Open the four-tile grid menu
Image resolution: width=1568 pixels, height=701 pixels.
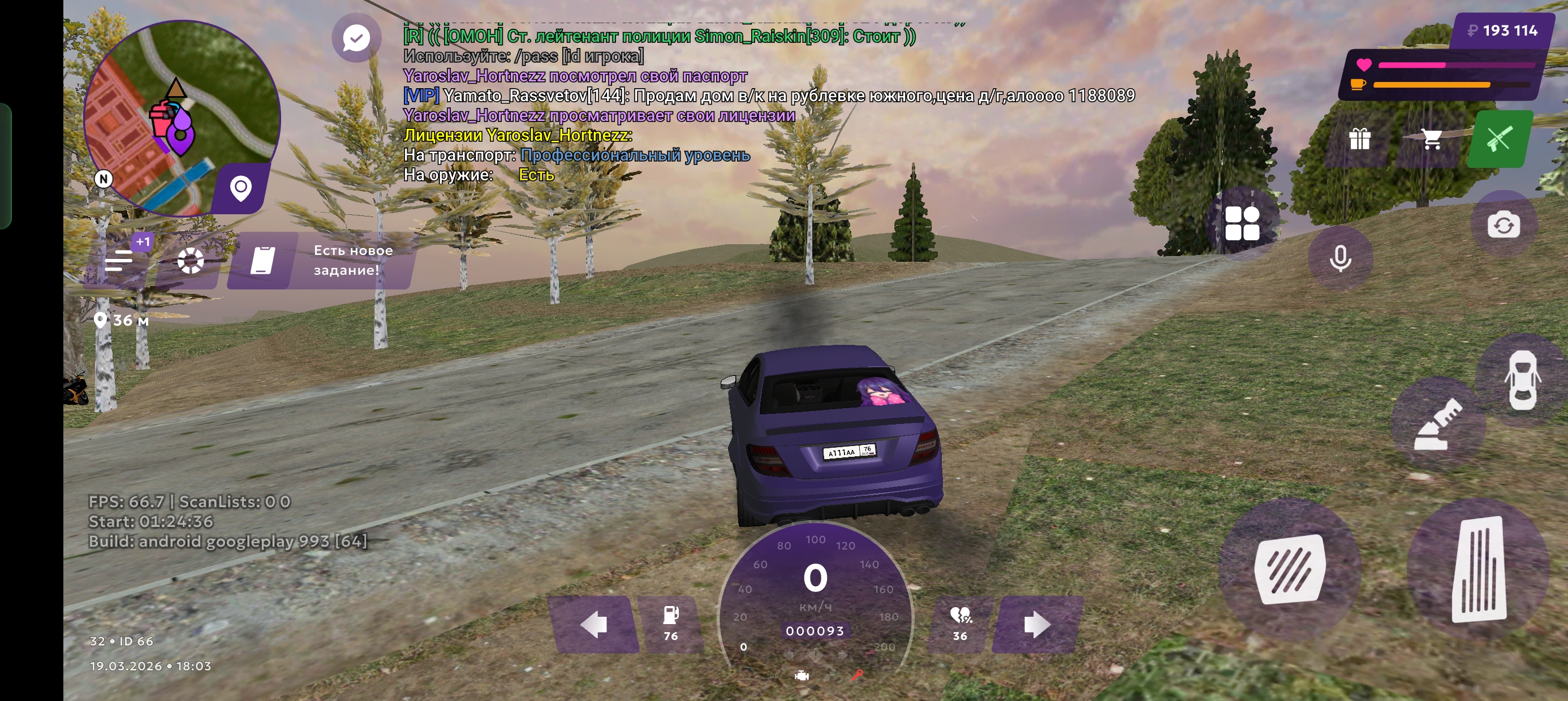click(1242, 223)
